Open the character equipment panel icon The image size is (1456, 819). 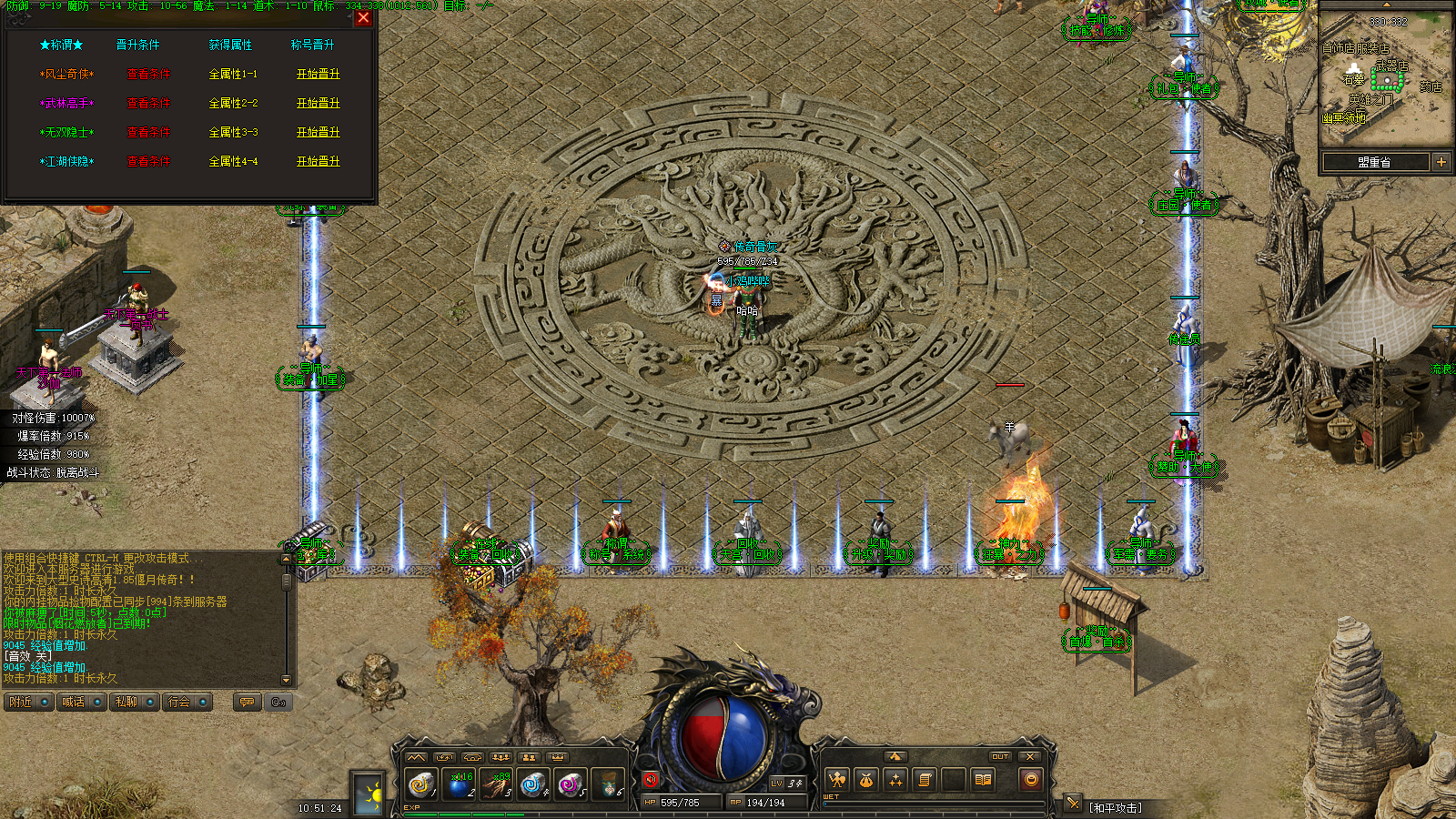click(x=836, y=780)
